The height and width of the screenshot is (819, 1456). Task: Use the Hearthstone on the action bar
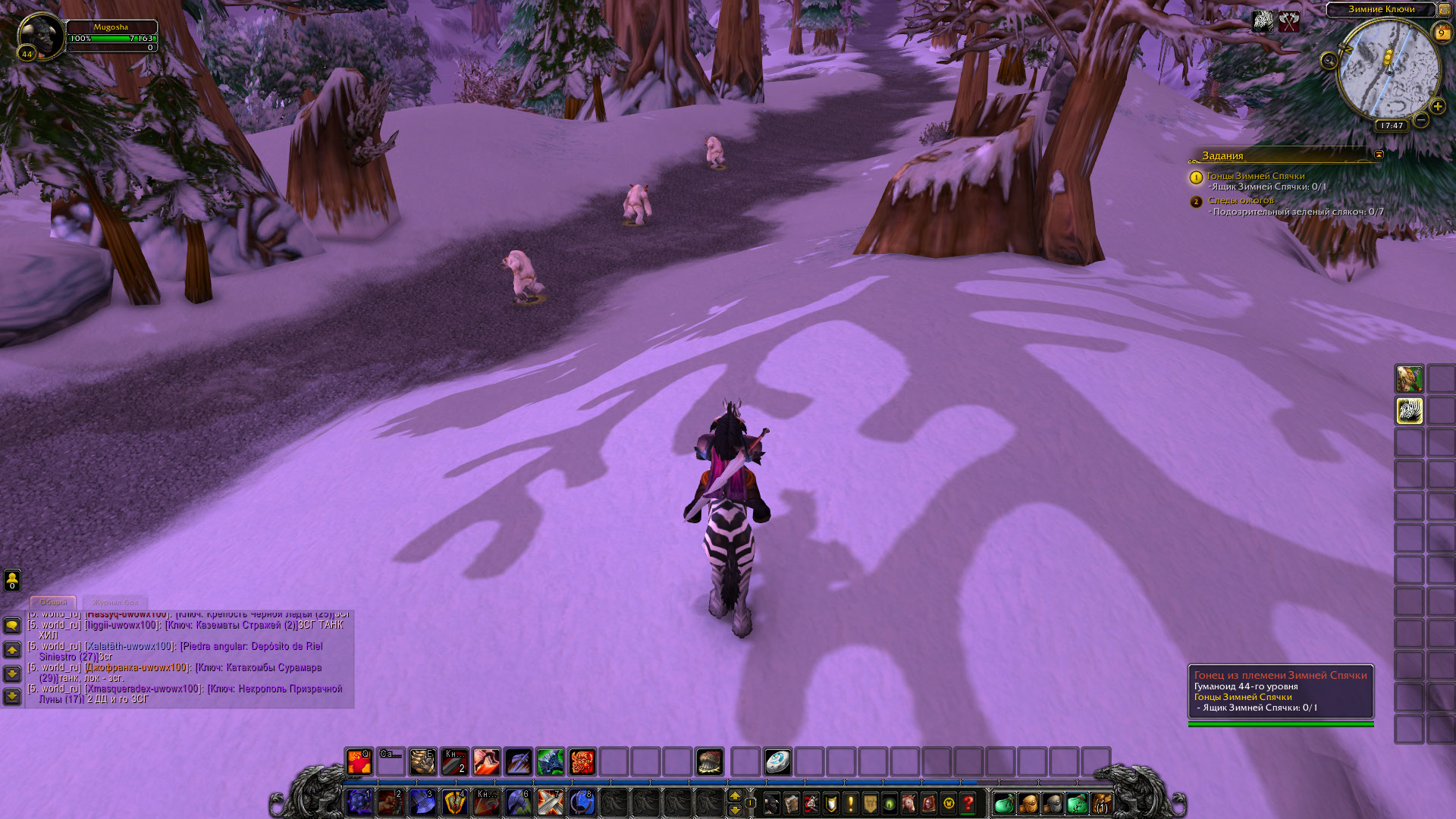click(777, 761)
